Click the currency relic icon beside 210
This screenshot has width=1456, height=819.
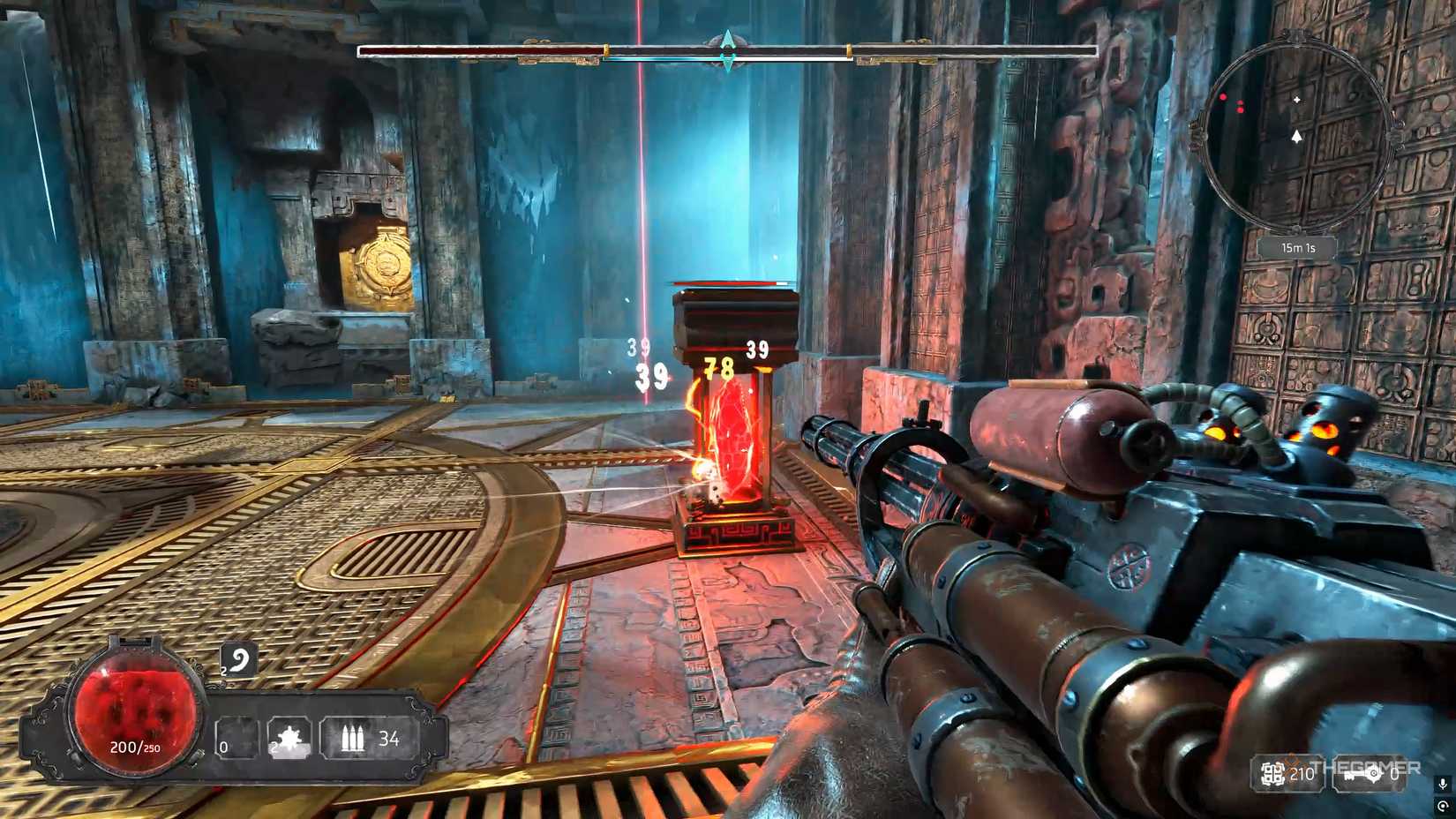click(1272, 774)
